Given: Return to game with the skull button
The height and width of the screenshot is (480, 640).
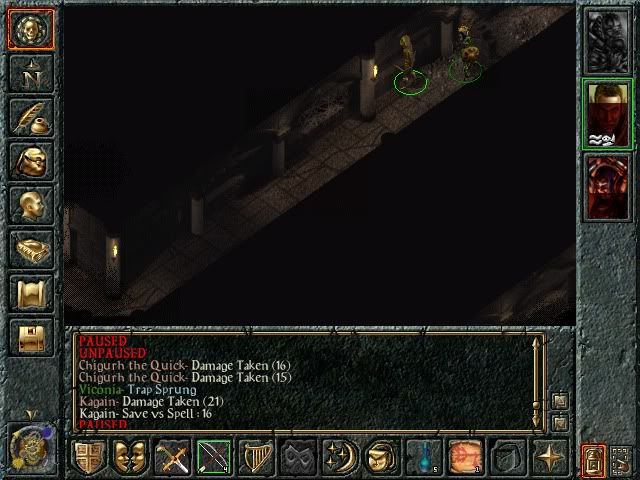Looking at the screenshot, I should click(x=30, y=29).
